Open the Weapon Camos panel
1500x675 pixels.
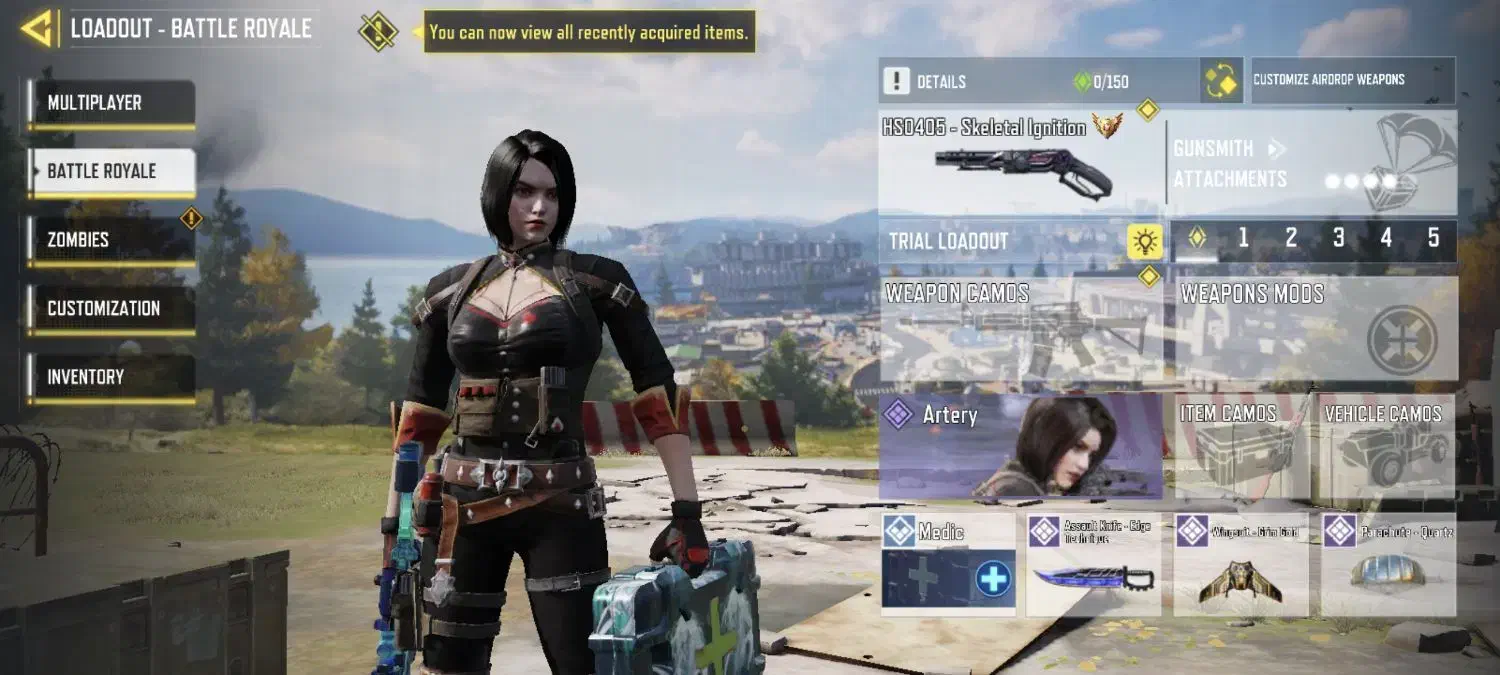click(x=1020, y=328)
